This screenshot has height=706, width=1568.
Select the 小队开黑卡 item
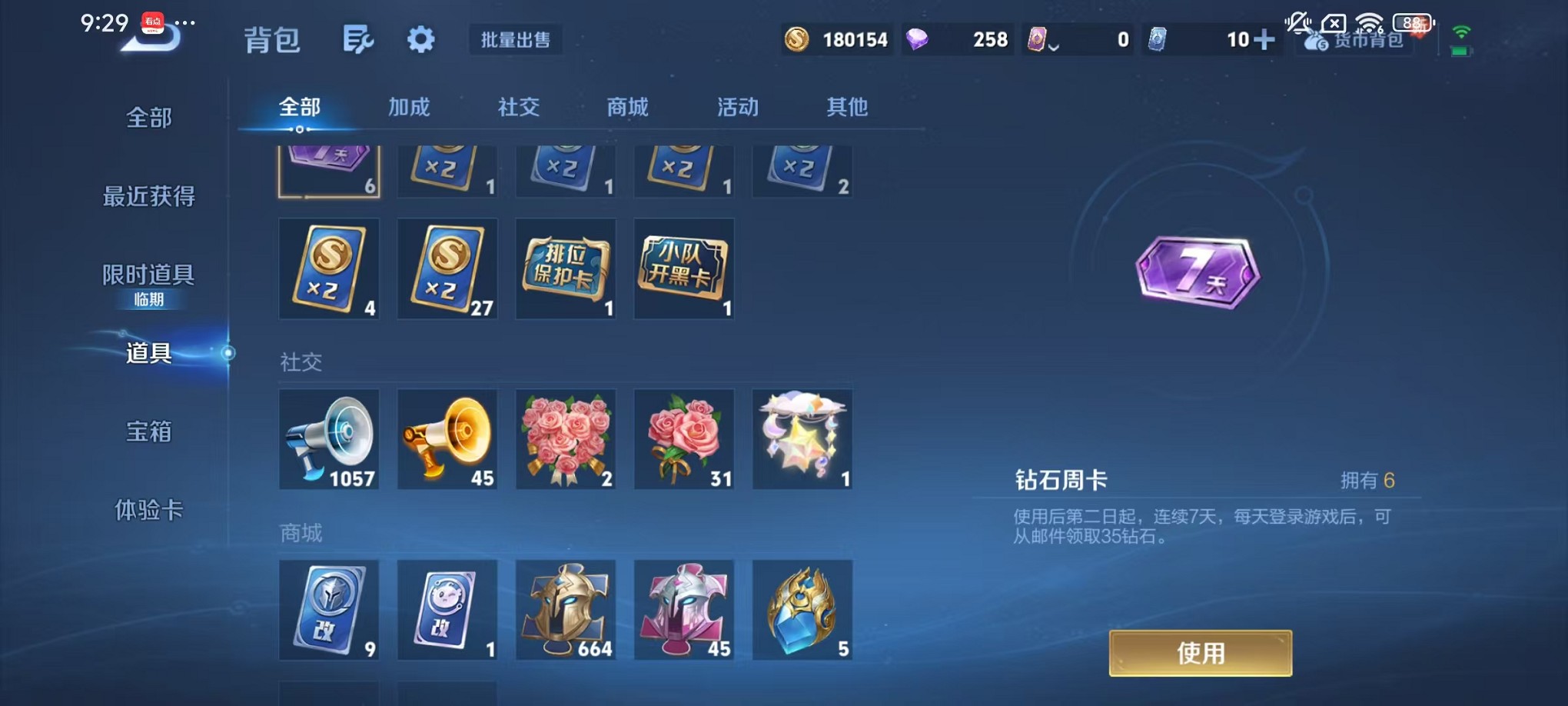683,268
